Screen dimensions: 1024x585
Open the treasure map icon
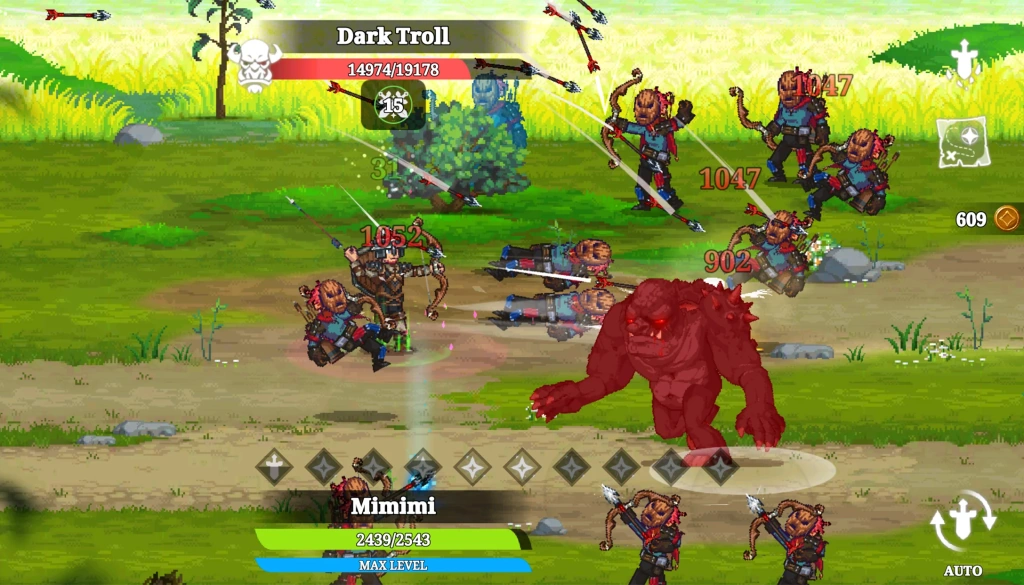pos(961,142)
